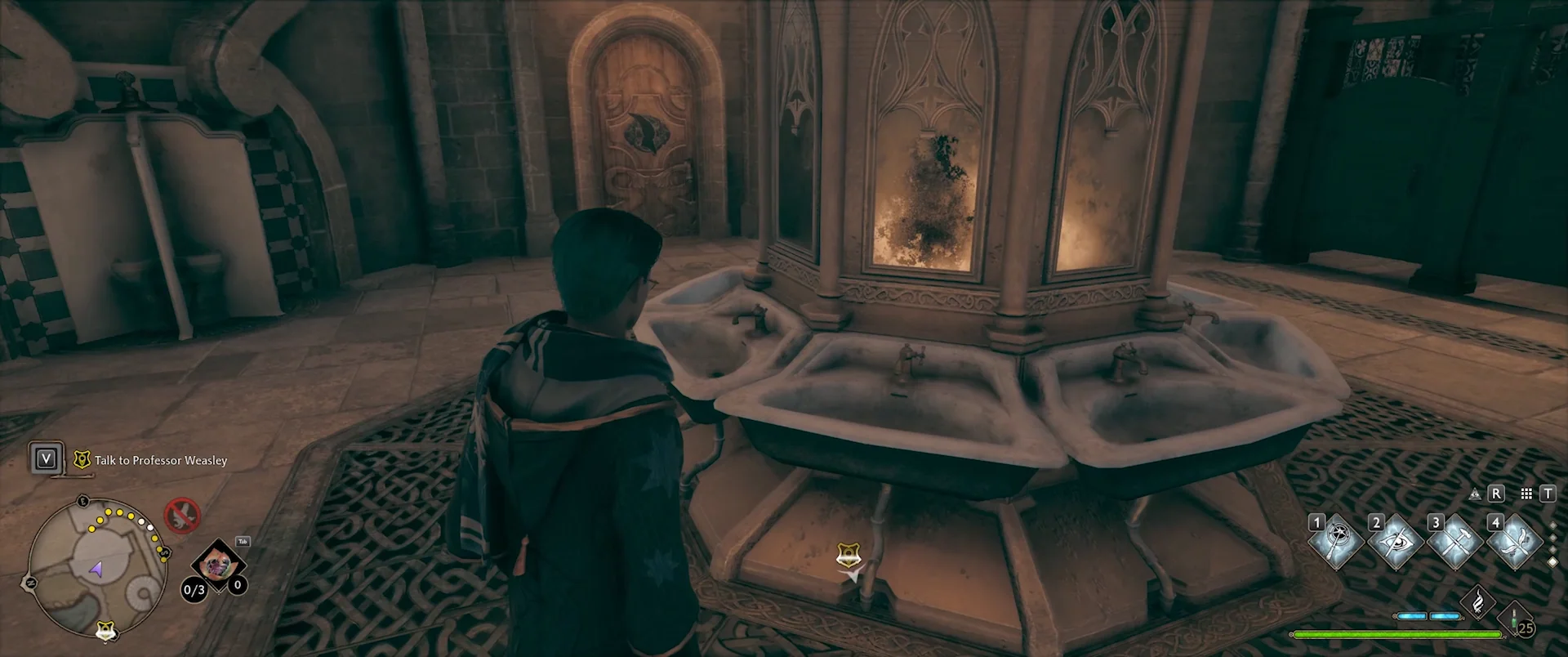The height and width of the screenshot is (657, 1568).
Task: Open the spell set grid icon
Action: point(1526,494)
